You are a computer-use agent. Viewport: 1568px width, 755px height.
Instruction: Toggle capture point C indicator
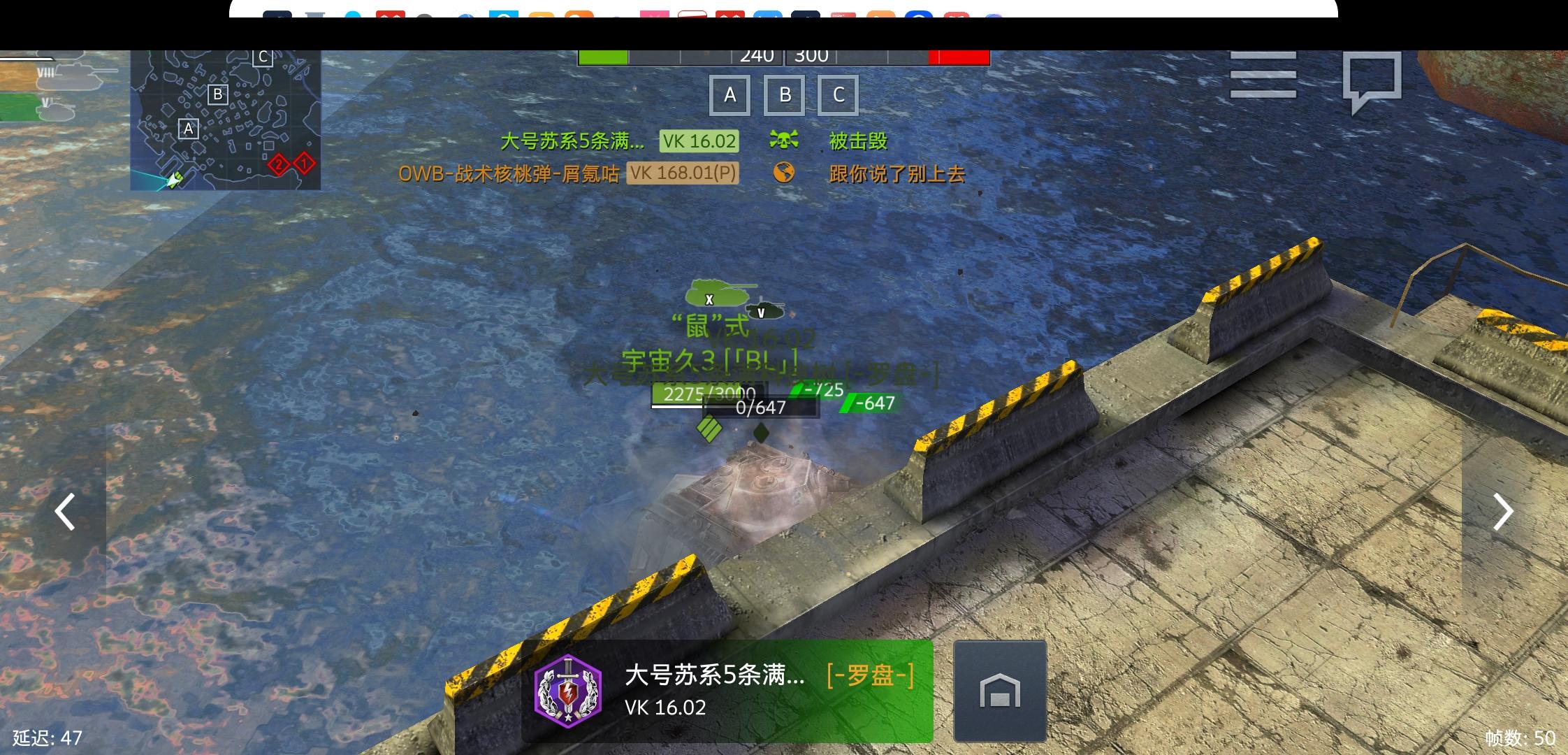[x=838, y=94]
